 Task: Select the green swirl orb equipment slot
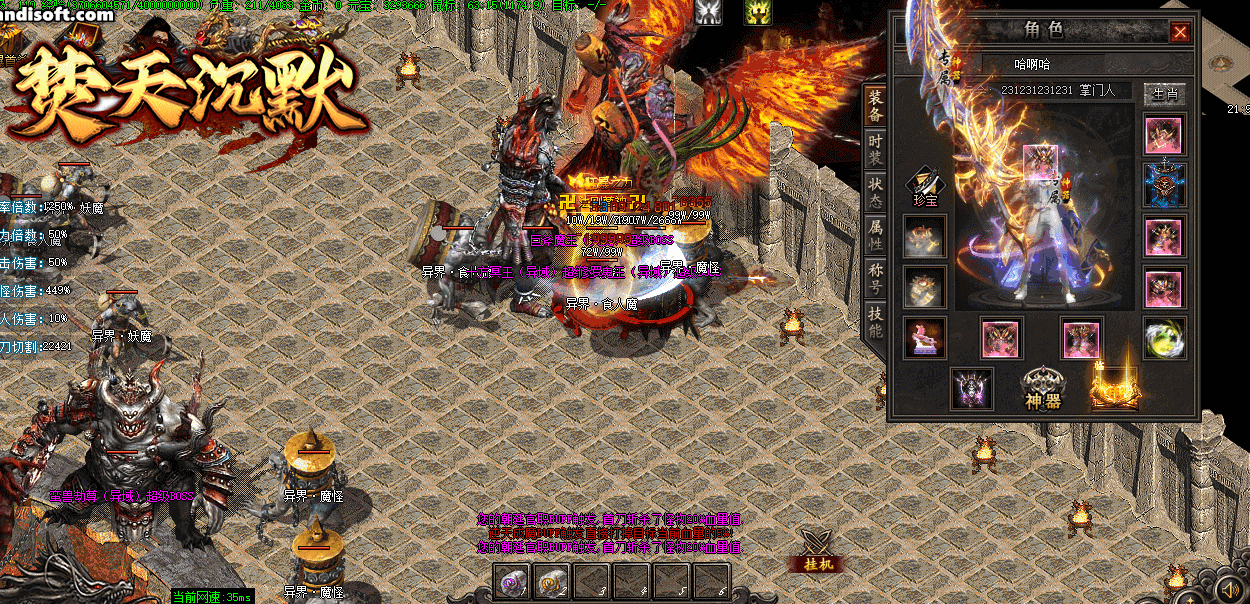(1164, 338)
